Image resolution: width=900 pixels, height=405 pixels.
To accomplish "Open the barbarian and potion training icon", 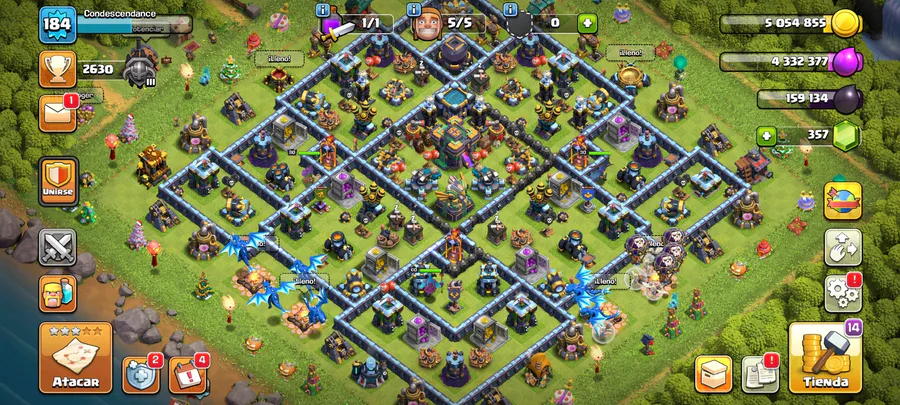I will pyautogui.click(x=58, y=293).
